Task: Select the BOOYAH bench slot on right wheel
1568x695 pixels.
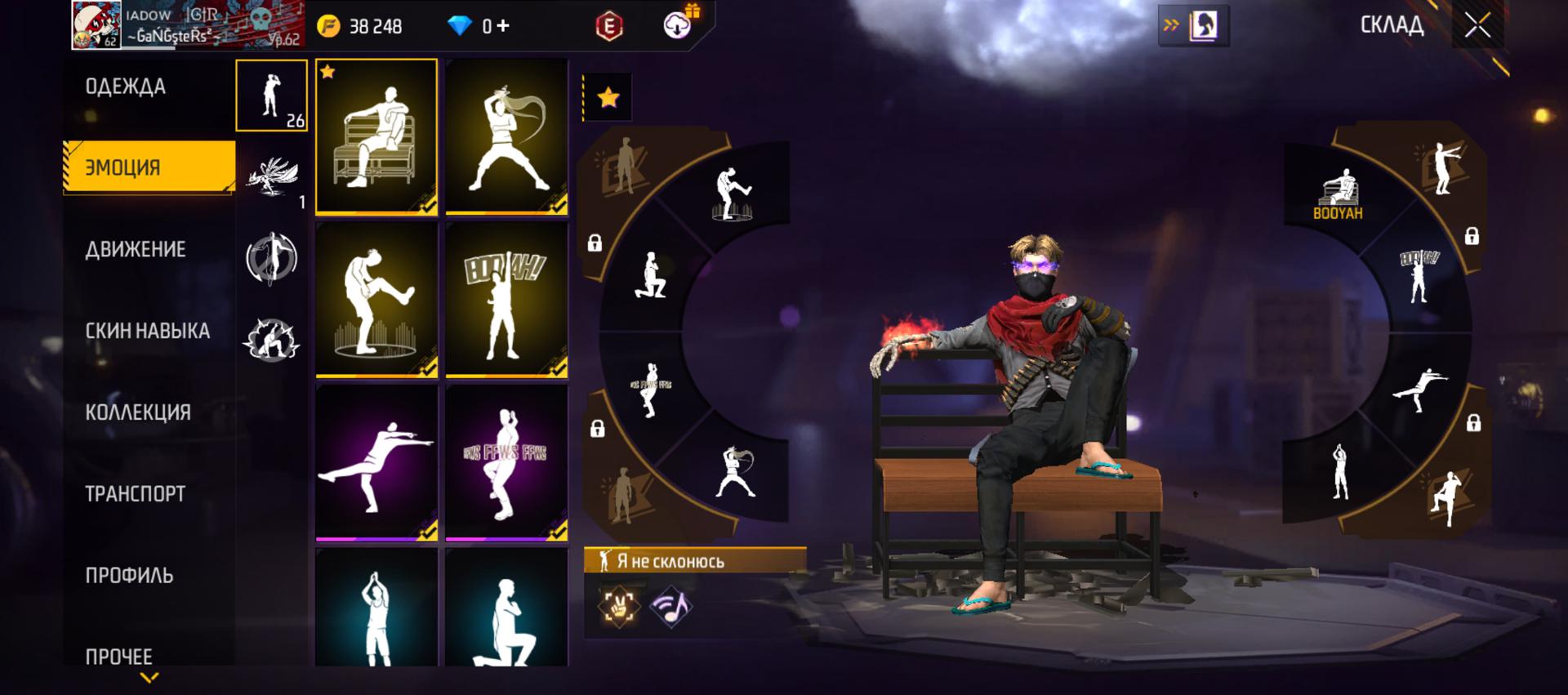Action: 1337,195
